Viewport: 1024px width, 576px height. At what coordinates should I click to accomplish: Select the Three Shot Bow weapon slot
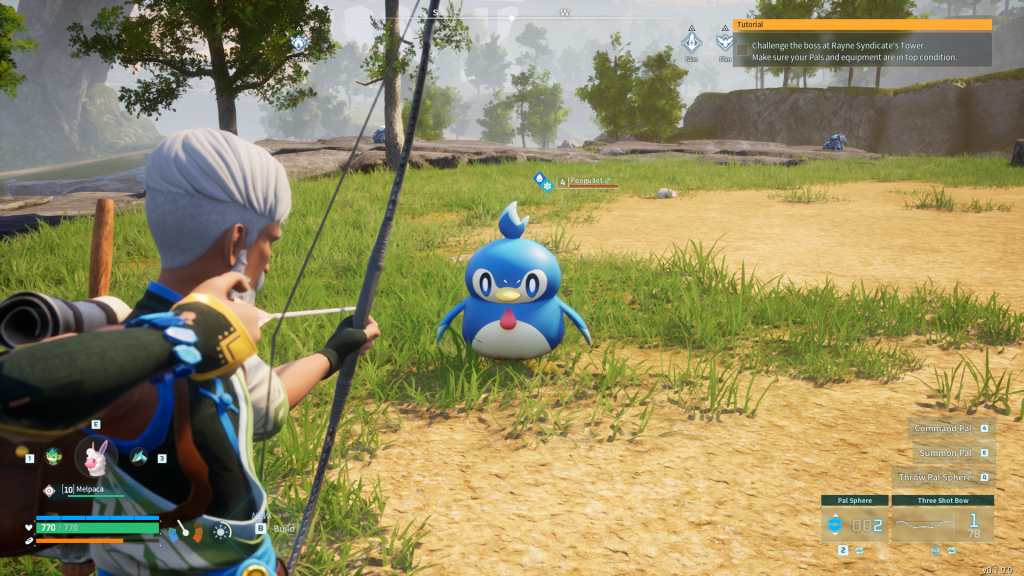pos(942,524)
